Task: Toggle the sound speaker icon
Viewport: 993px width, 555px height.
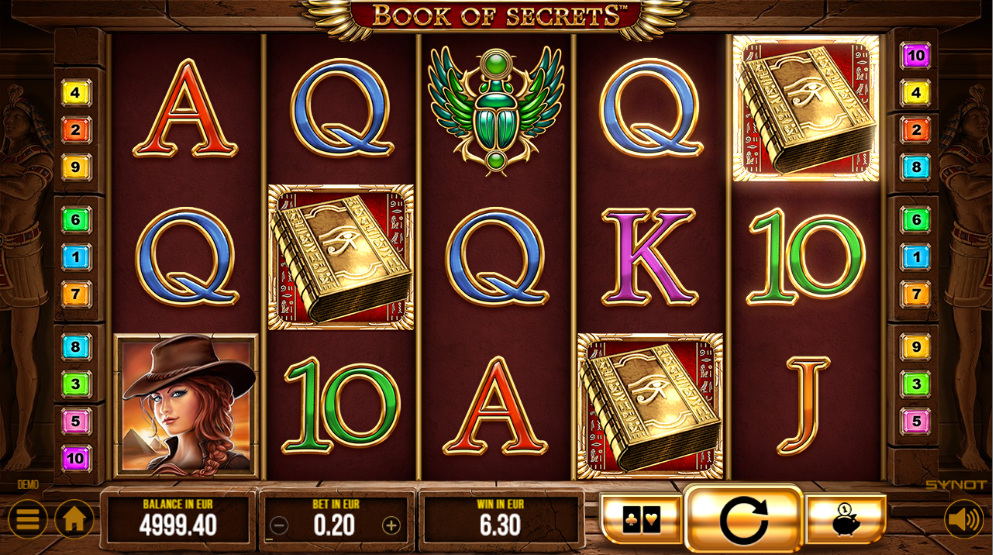Action: 963,519
